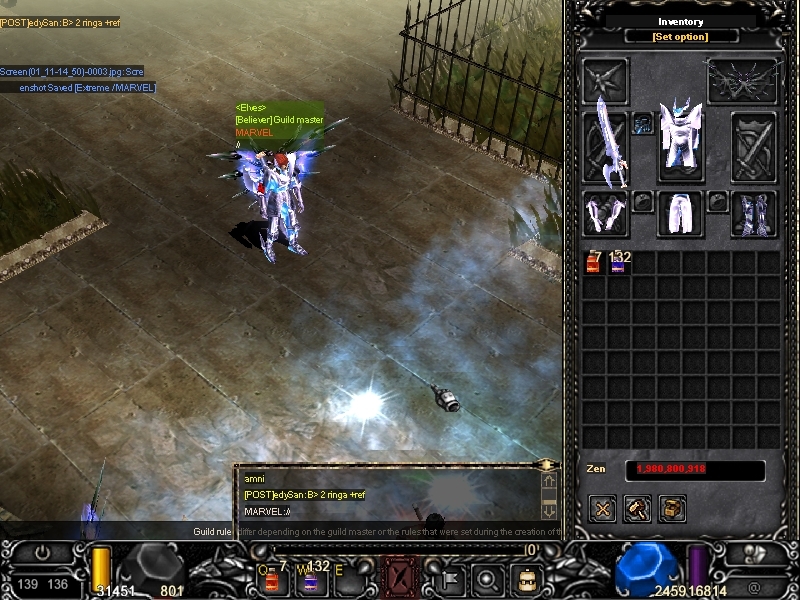This screenshot has width=800, height=600.
Task: Select the equipped gloves slot
Action: (605, 214)
